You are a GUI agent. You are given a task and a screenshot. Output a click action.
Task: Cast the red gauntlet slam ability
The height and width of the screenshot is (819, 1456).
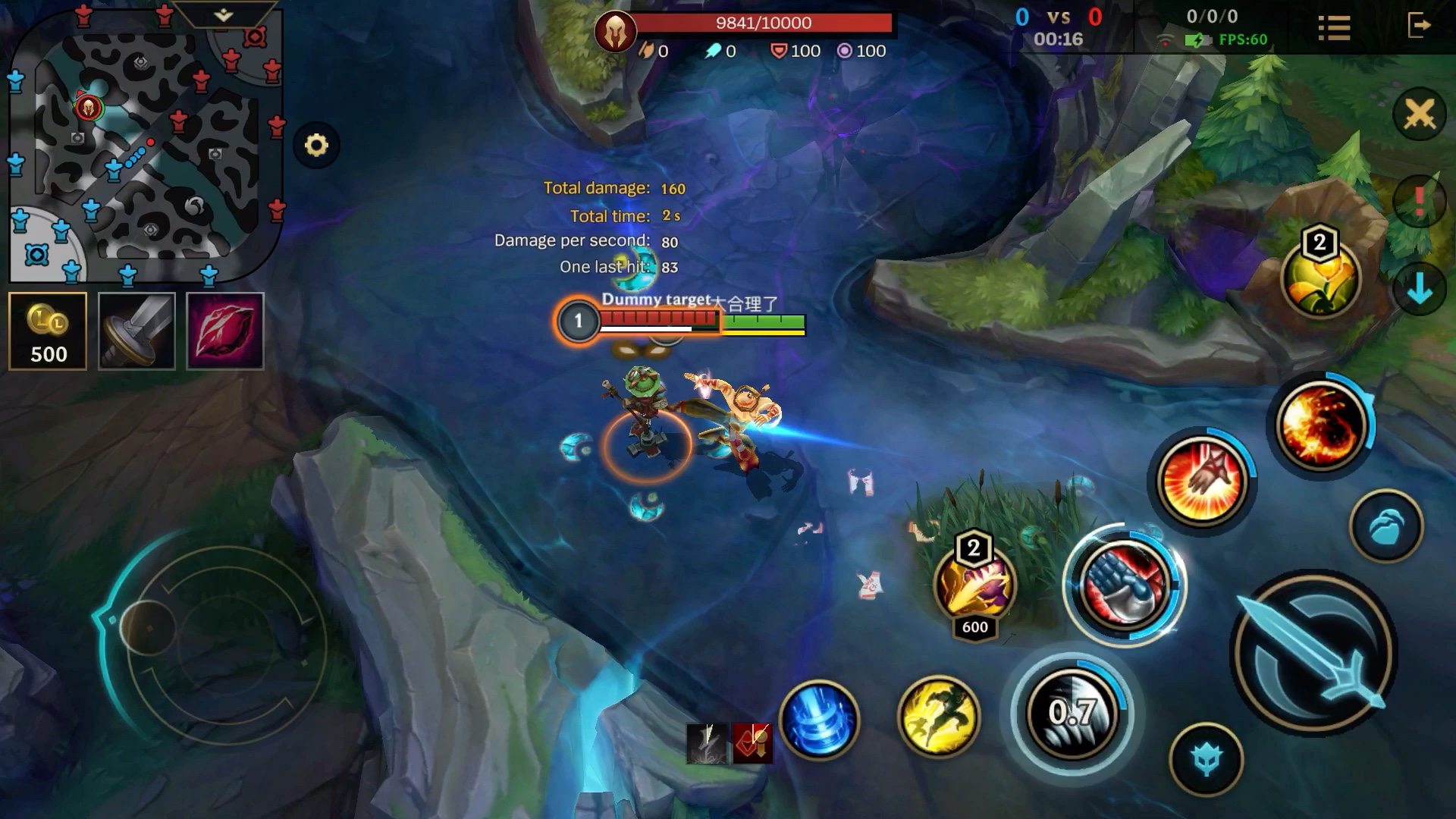pos(1124,585)
